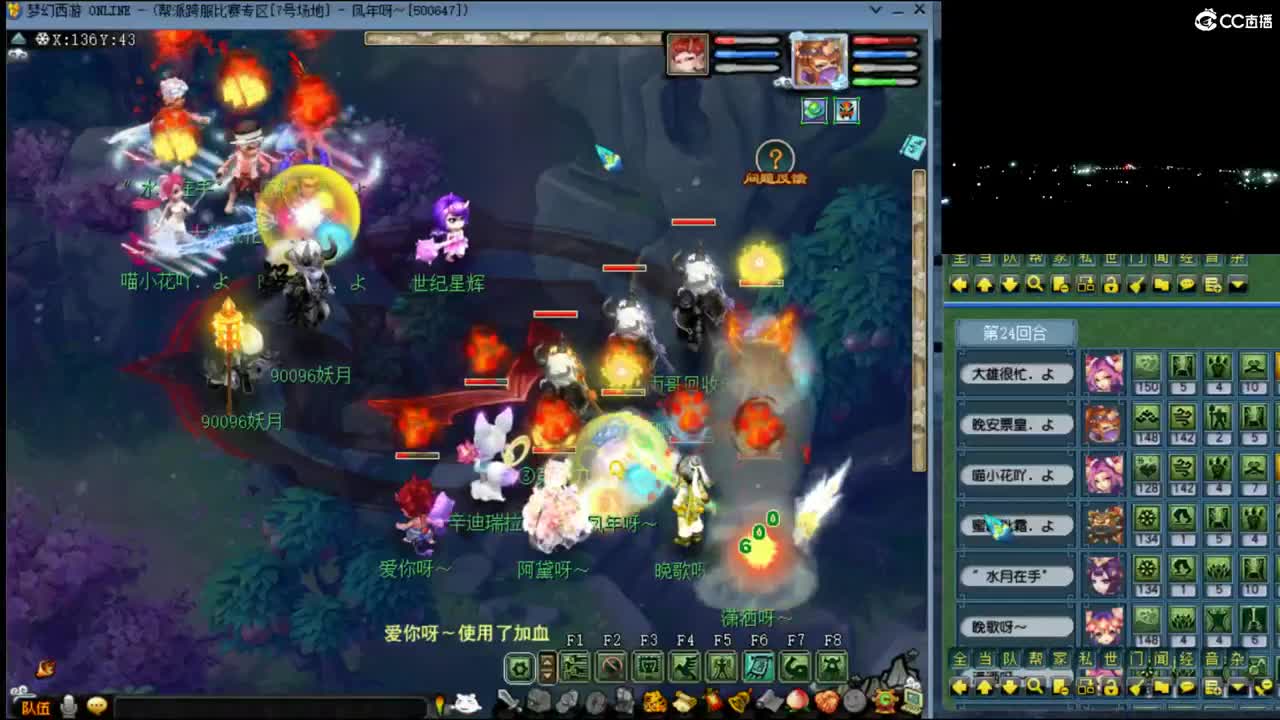Activate the F6 scroll skill hotkey
This screenshot has width=1280, height=720.
761,668
